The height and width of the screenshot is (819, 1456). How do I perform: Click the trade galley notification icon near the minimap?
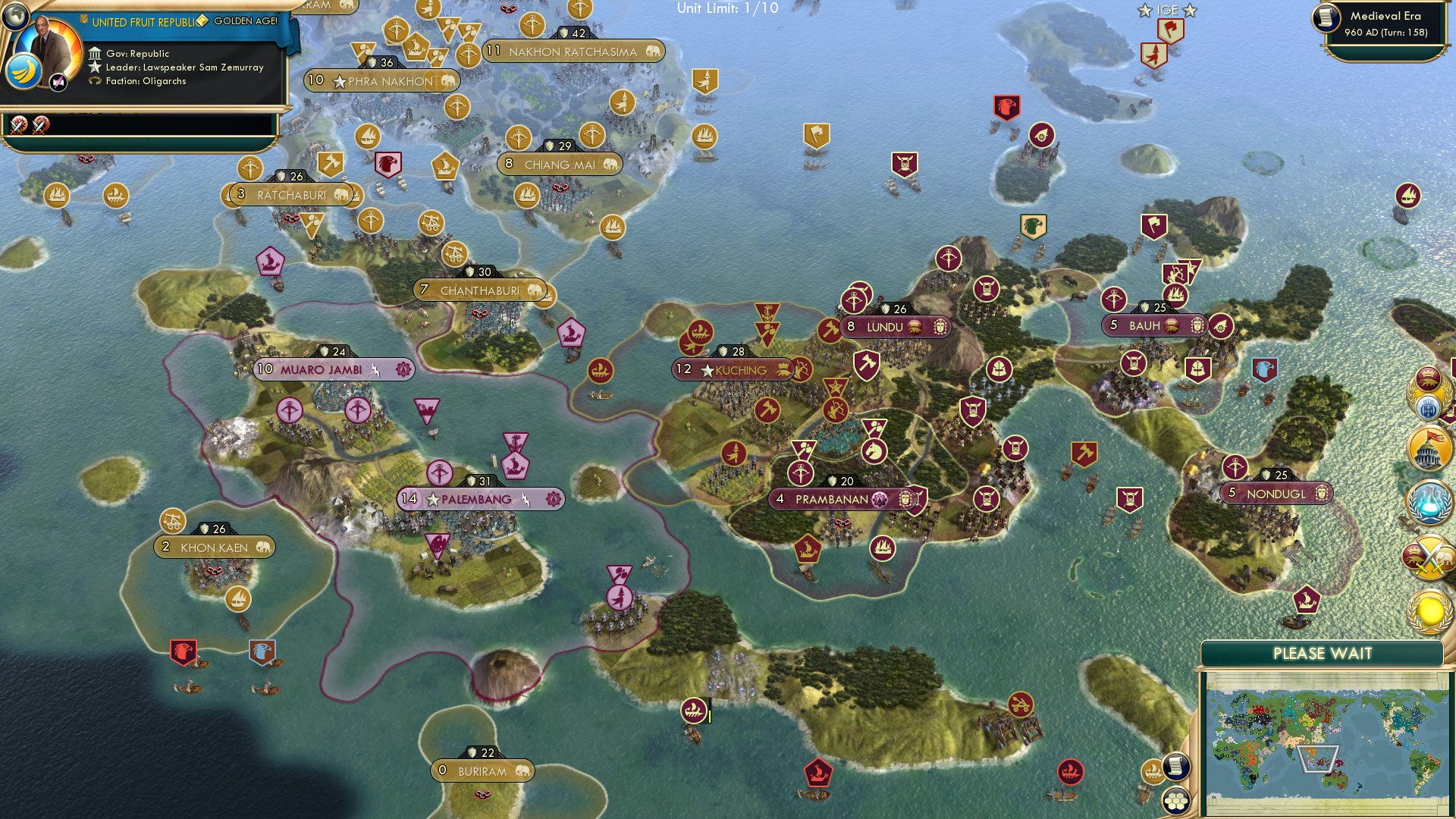point(1153,770)
